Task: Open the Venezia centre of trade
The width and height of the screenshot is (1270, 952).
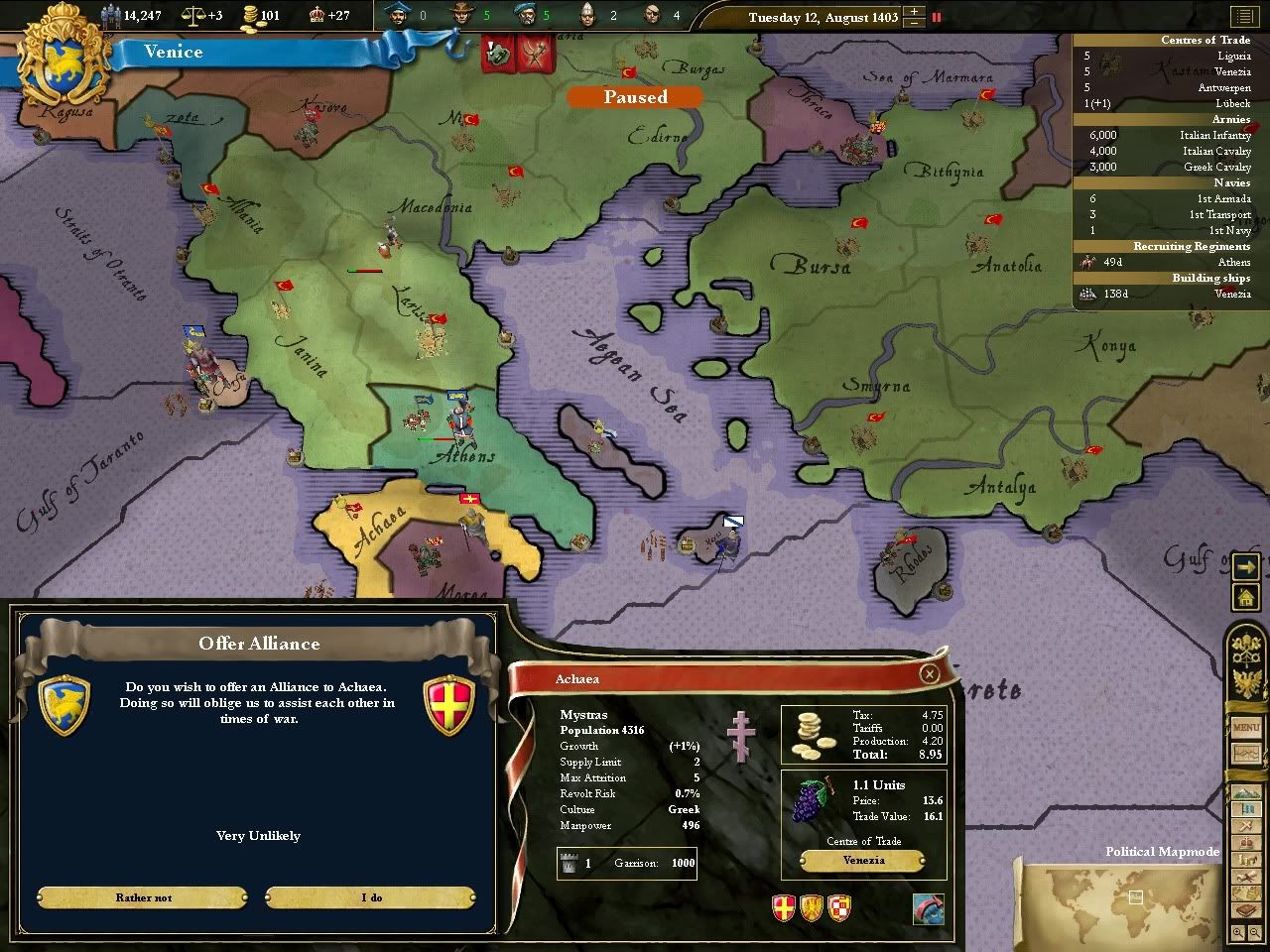Action: pyautogui.click(x=863, y=861)
